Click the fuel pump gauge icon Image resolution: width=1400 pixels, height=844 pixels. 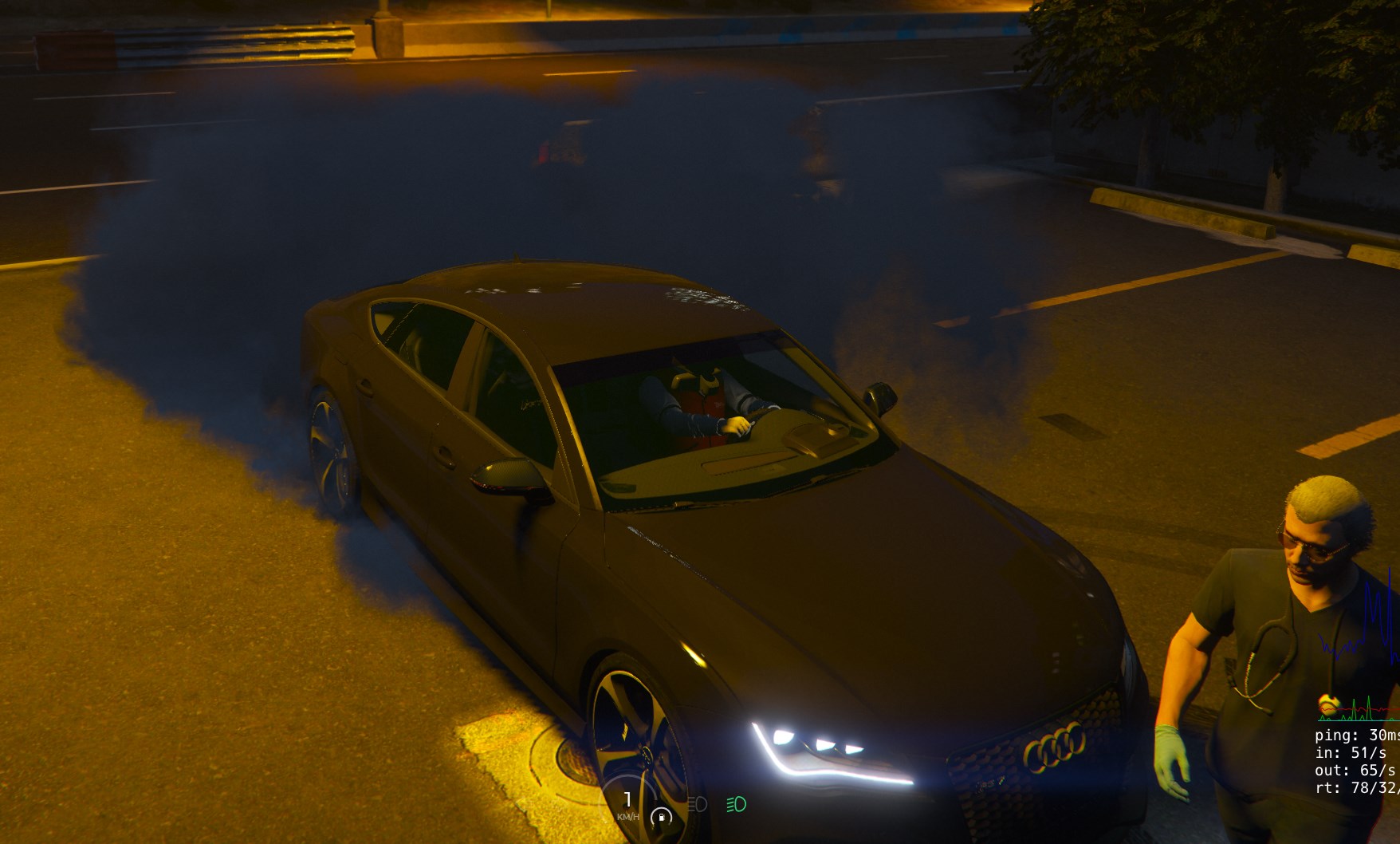[661, 817]
